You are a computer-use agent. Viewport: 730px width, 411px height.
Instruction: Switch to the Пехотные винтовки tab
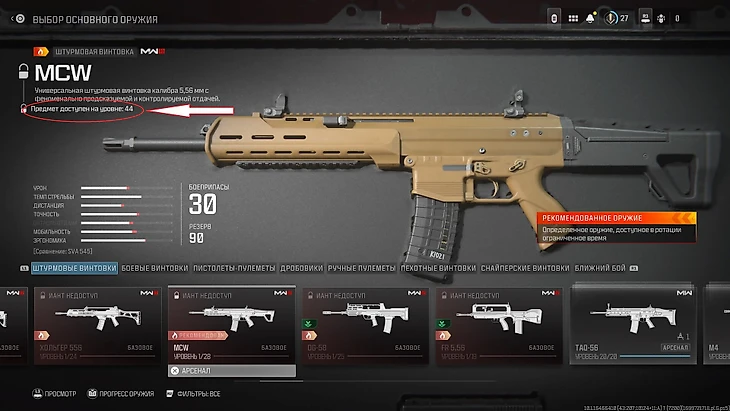tap(438, 268)
